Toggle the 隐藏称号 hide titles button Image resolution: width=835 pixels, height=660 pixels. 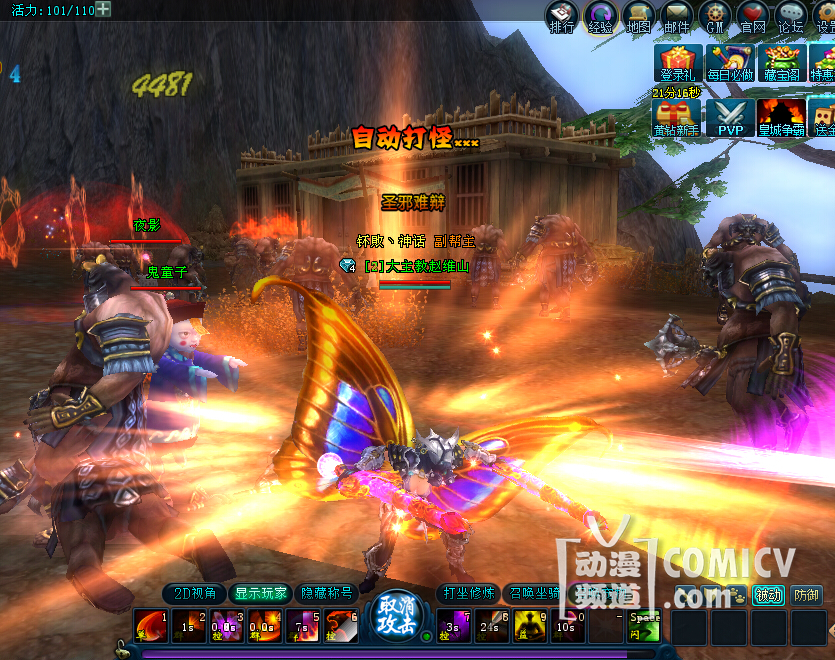[x=327, y=593]
